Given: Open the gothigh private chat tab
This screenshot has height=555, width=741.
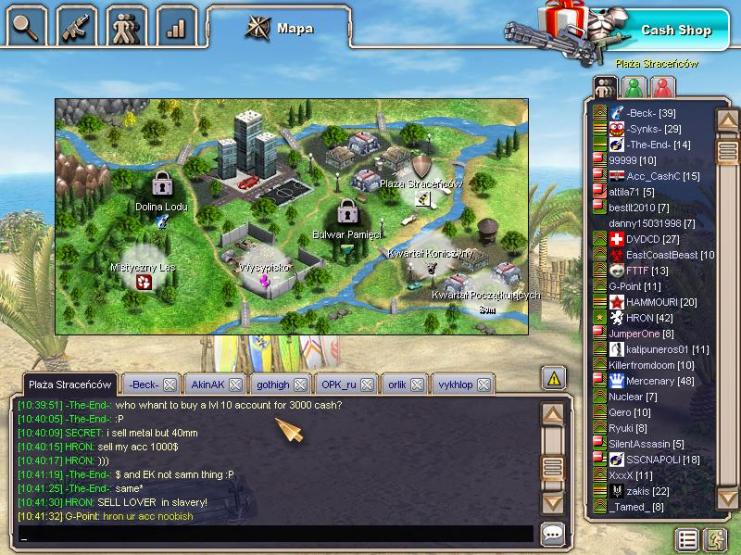Looking at the screenshot, I should pos(272,384).
